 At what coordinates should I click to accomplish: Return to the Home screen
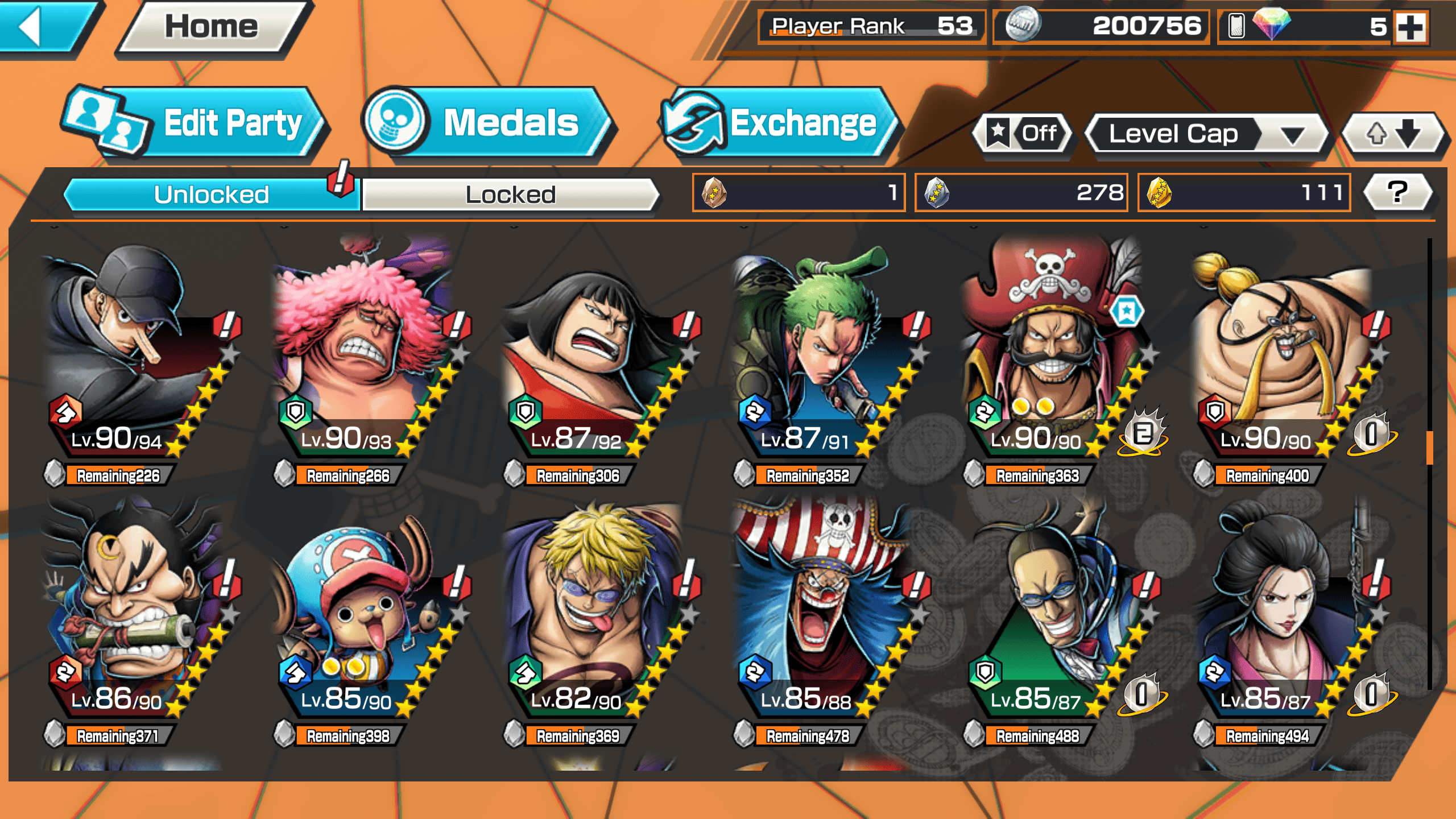point(212,27)
